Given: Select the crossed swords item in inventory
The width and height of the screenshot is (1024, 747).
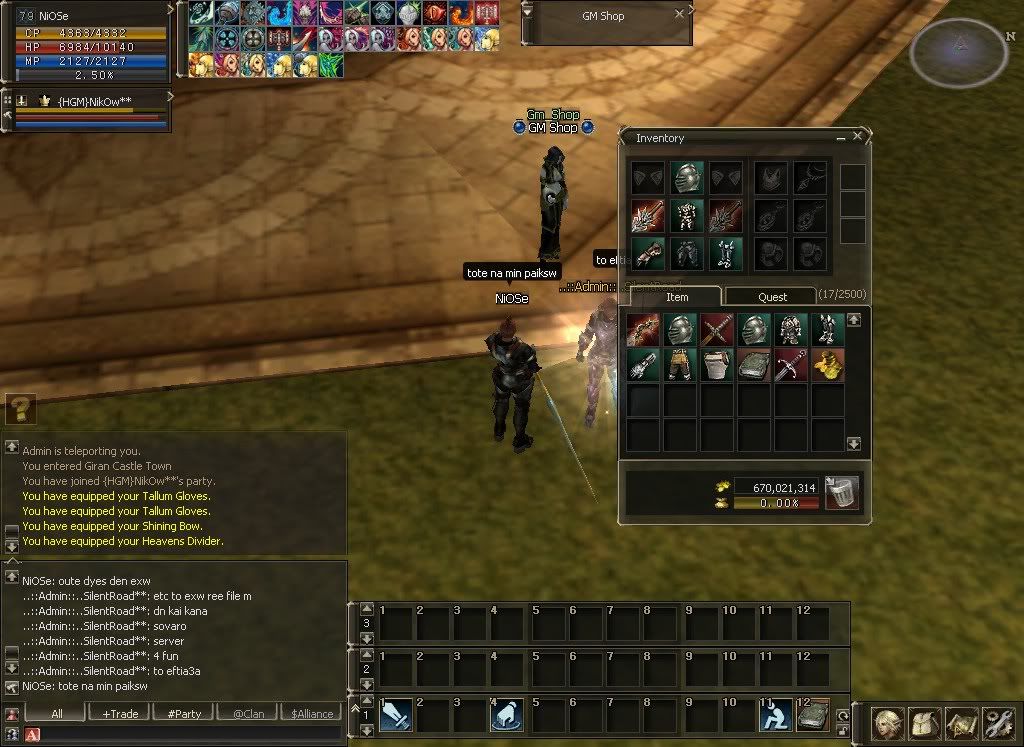Looking at the screenshot, I should pyautogui.click(x=717, y=329).
